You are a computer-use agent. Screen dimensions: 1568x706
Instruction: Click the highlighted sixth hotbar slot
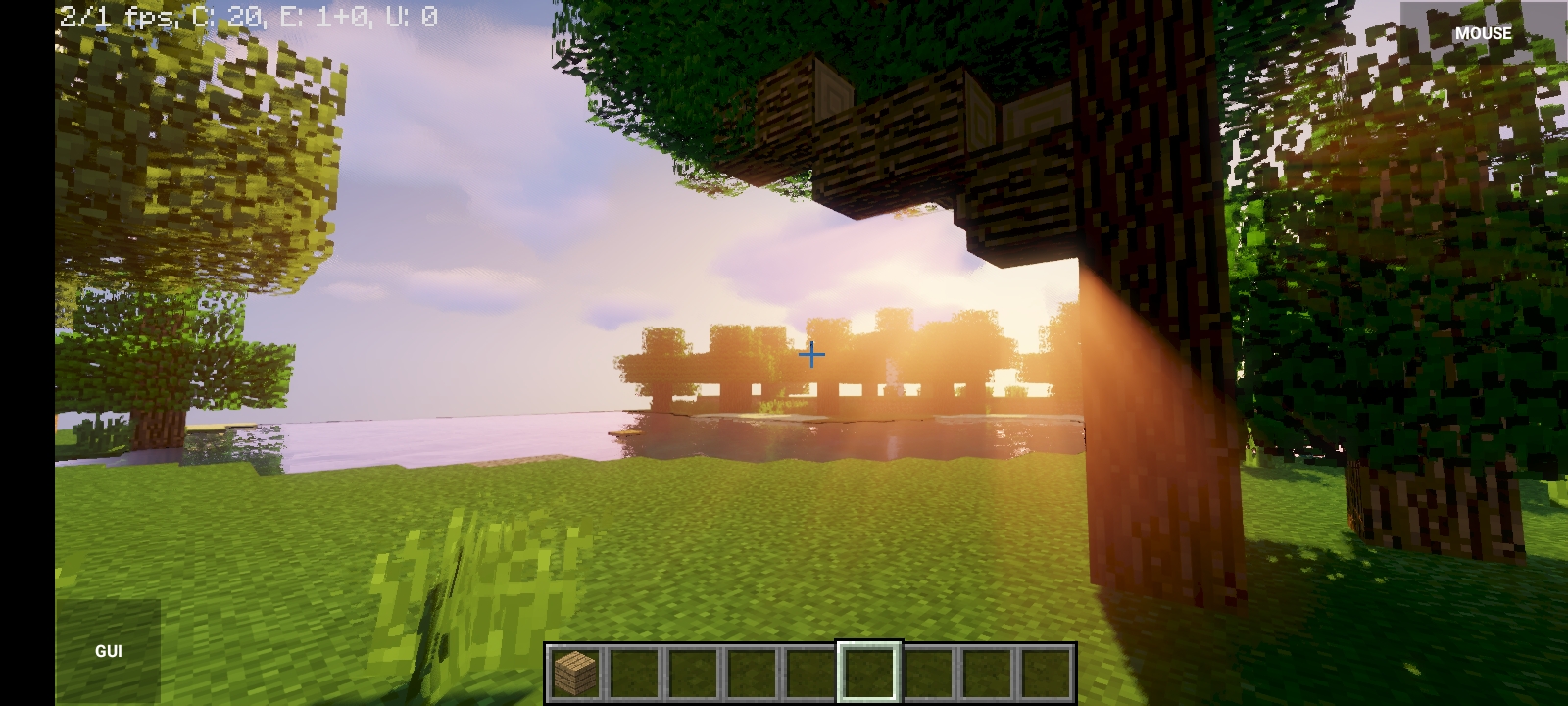tap(866, 670)
